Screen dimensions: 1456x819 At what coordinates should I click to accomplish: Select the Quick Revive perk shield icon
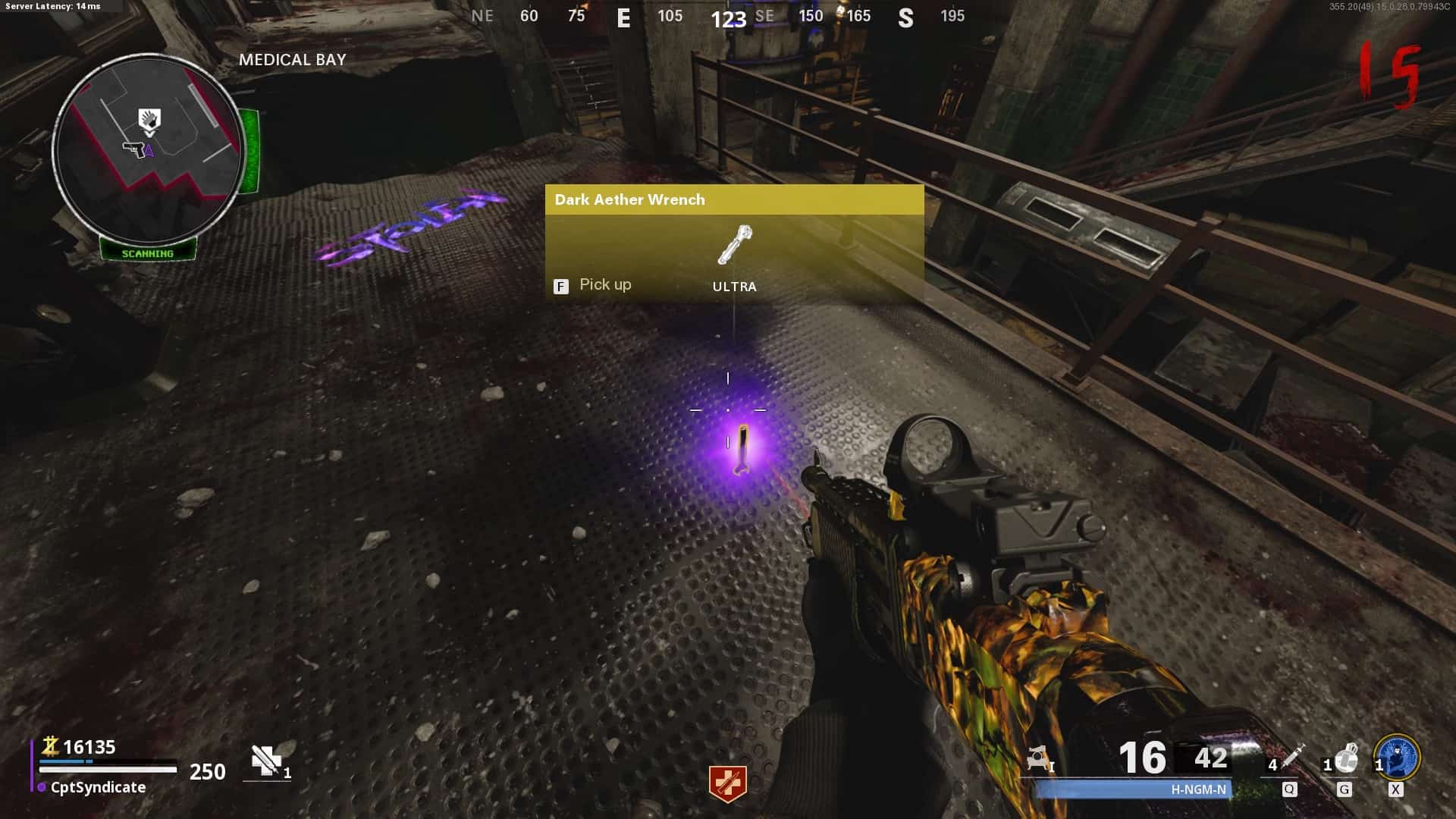[x=727, y=783]
